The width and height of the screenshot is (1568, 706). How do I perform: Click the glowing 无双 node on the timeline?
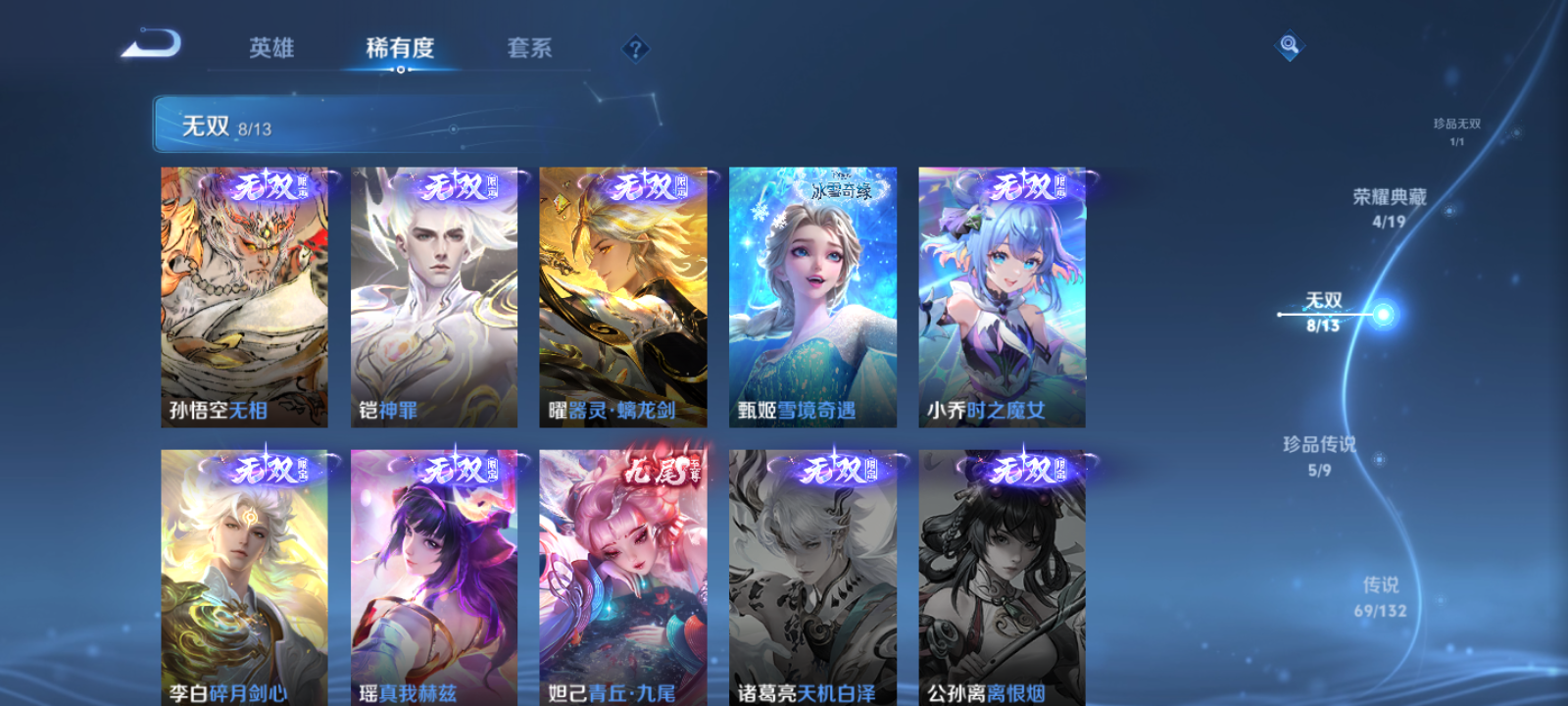(x=1382, y=315)
